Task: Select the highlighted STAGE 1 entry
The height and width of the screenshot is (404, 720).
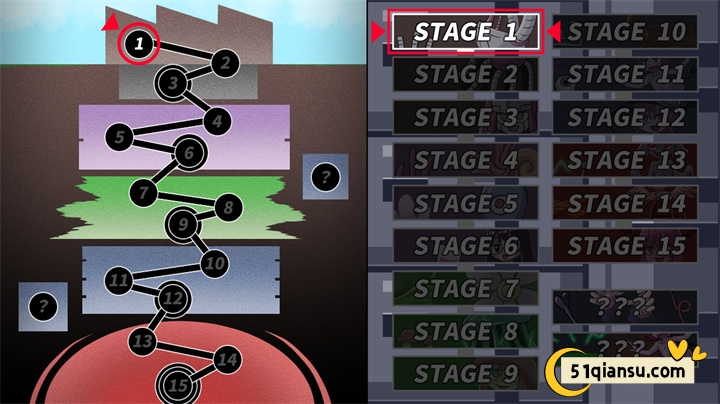Action: (466, 31)
